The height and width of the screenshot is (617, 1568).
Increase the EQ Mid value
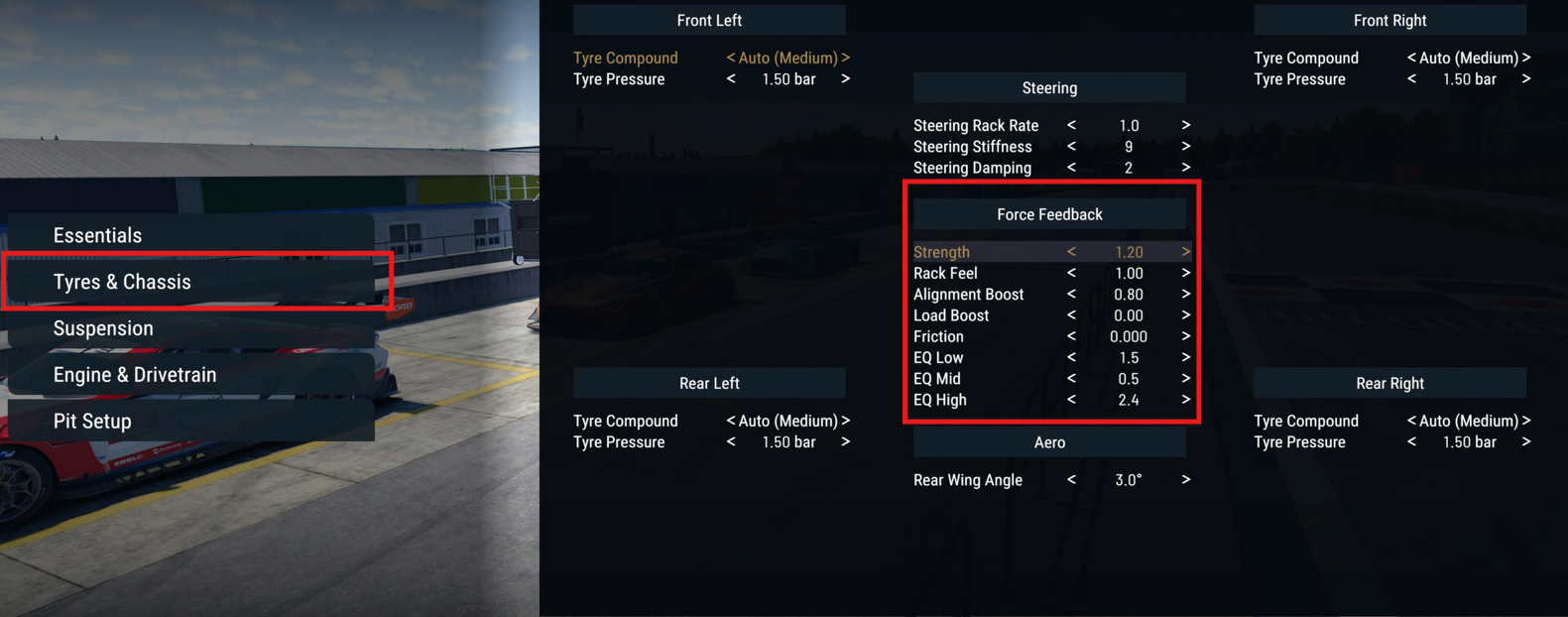(x=1185, y=379)
